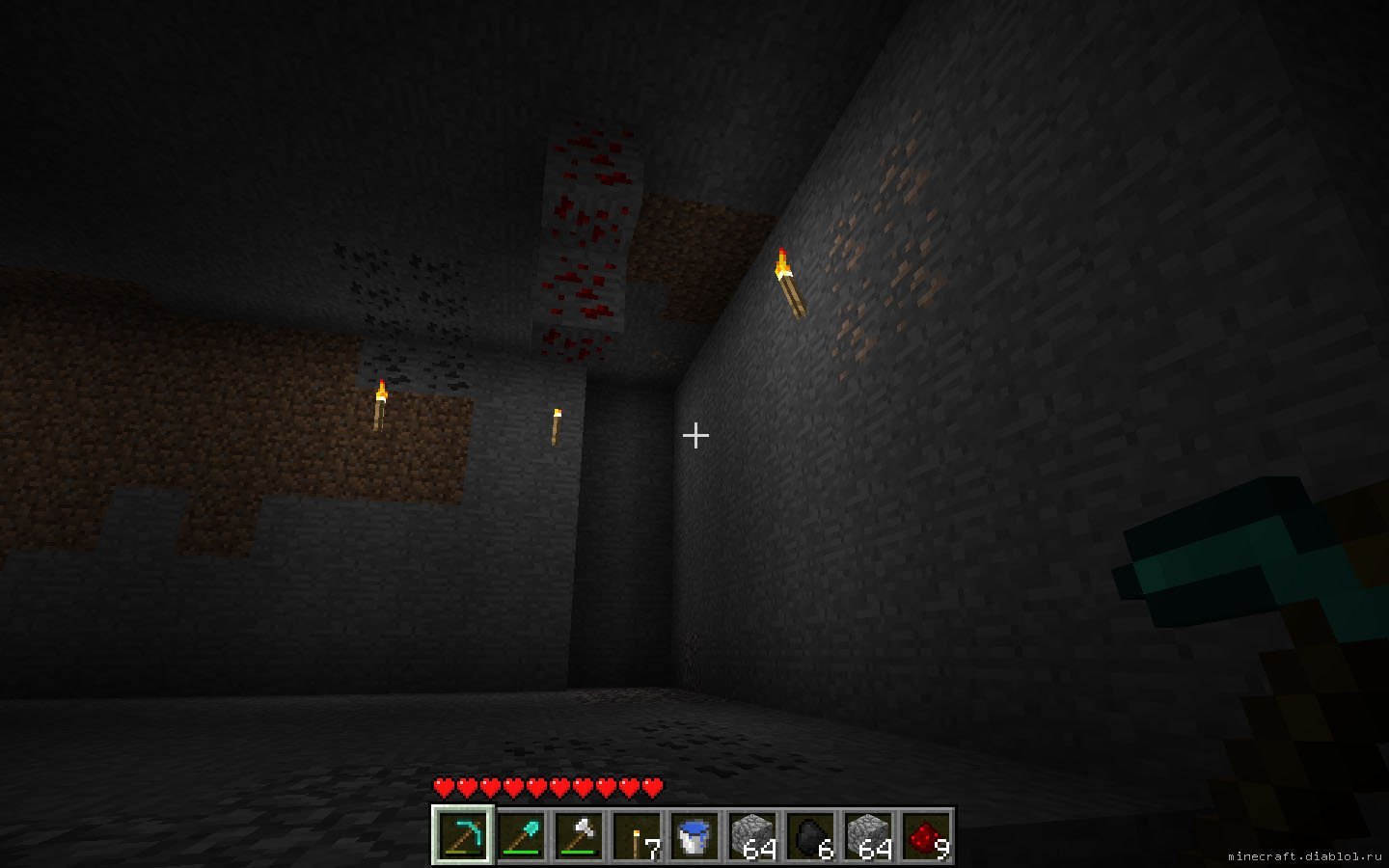This screenshot has width=1389, height=868.
Task: Select the coal stack of 6
Action: click(810, 835)
